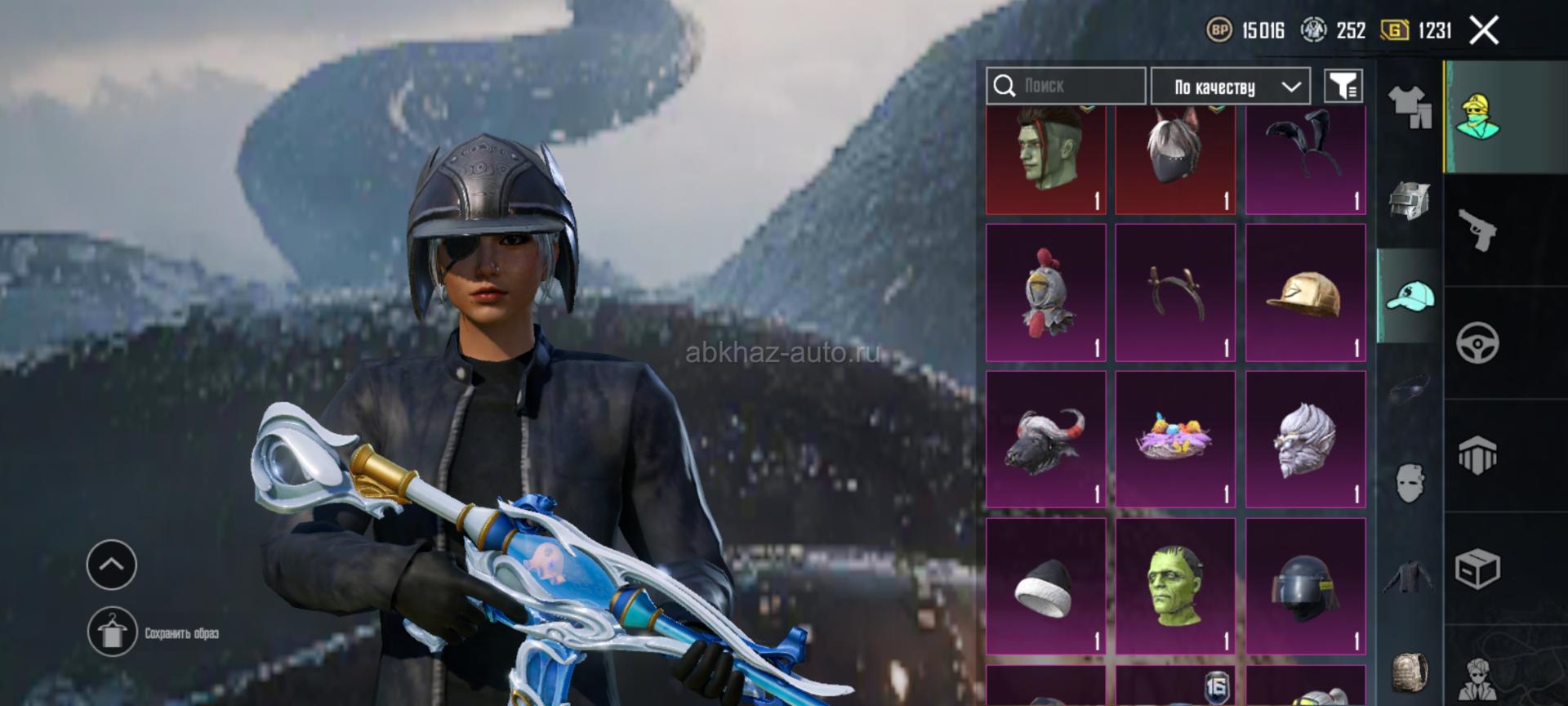Expand the up arrow button

click(112, 565)
